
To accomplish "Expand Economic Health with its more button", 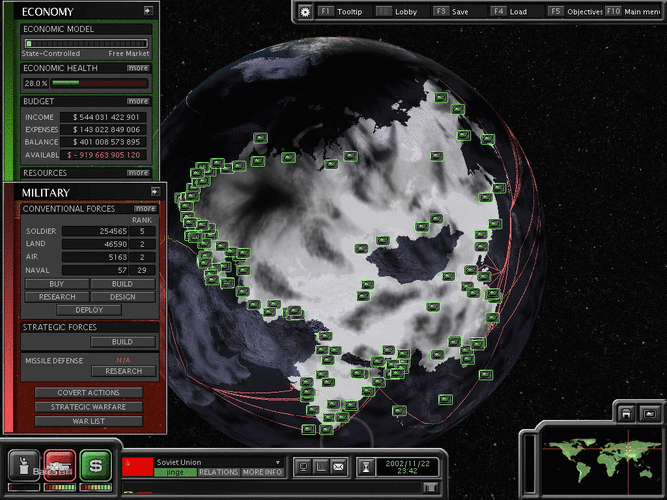I will pos(138,68).
